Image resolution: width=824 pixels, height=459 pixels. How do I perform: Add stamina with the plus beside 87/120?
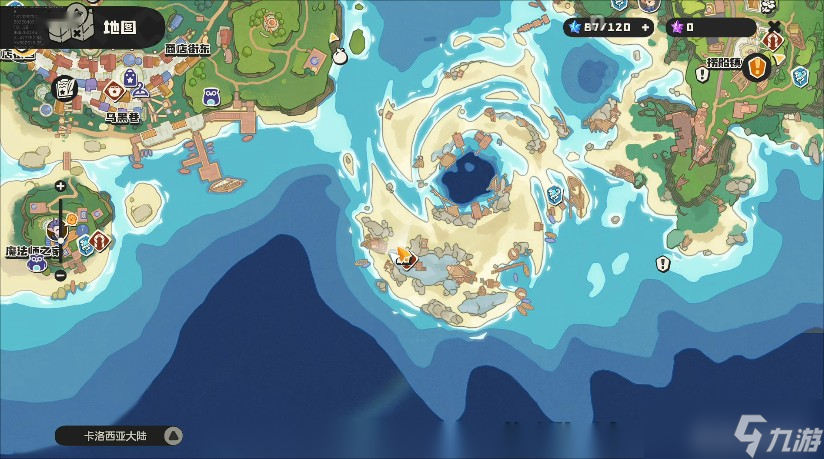point(645,27)
